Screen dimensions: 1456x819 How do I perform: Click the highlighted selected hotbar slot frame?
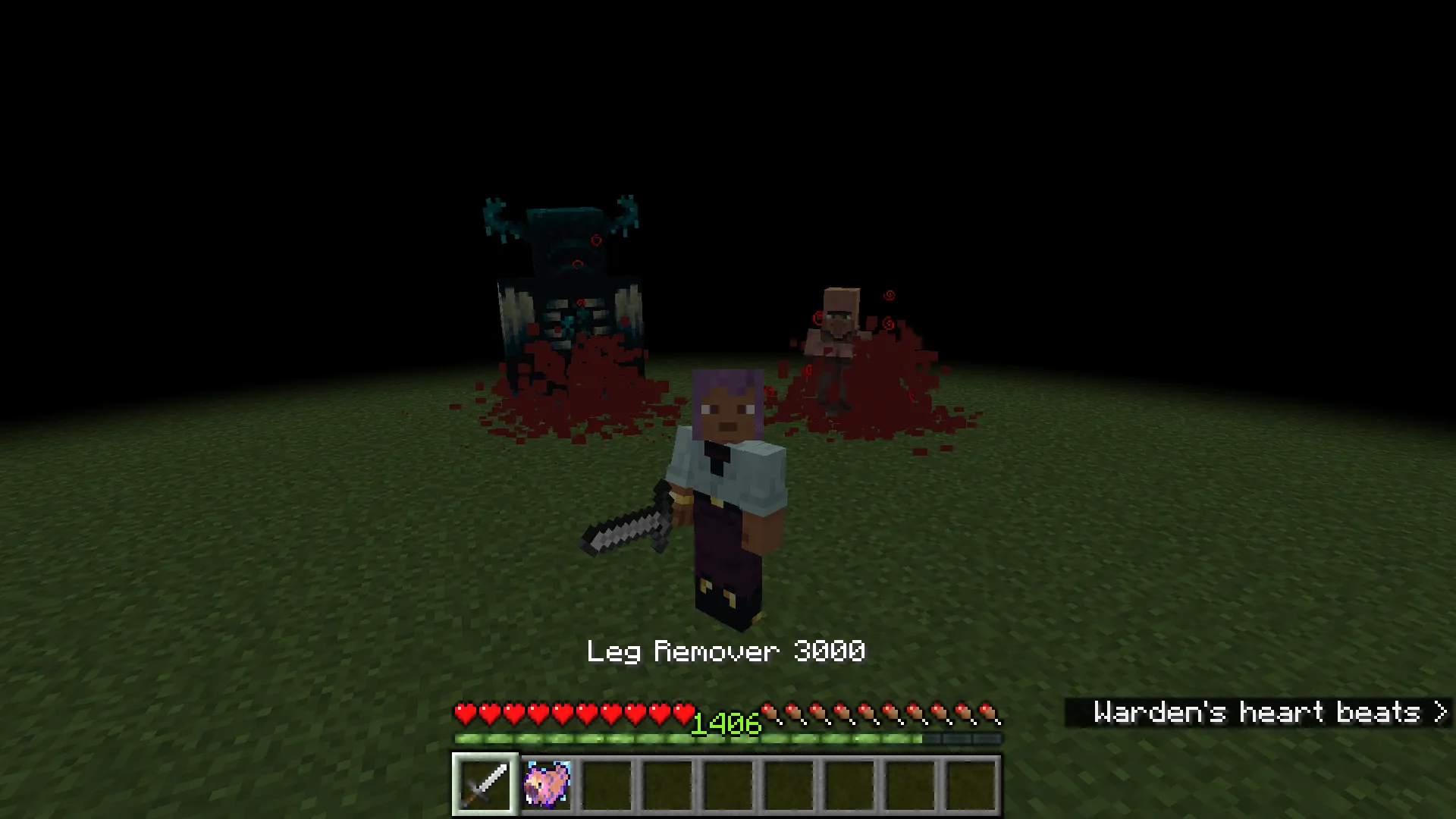pyautogui.click(x=483, y=783)
